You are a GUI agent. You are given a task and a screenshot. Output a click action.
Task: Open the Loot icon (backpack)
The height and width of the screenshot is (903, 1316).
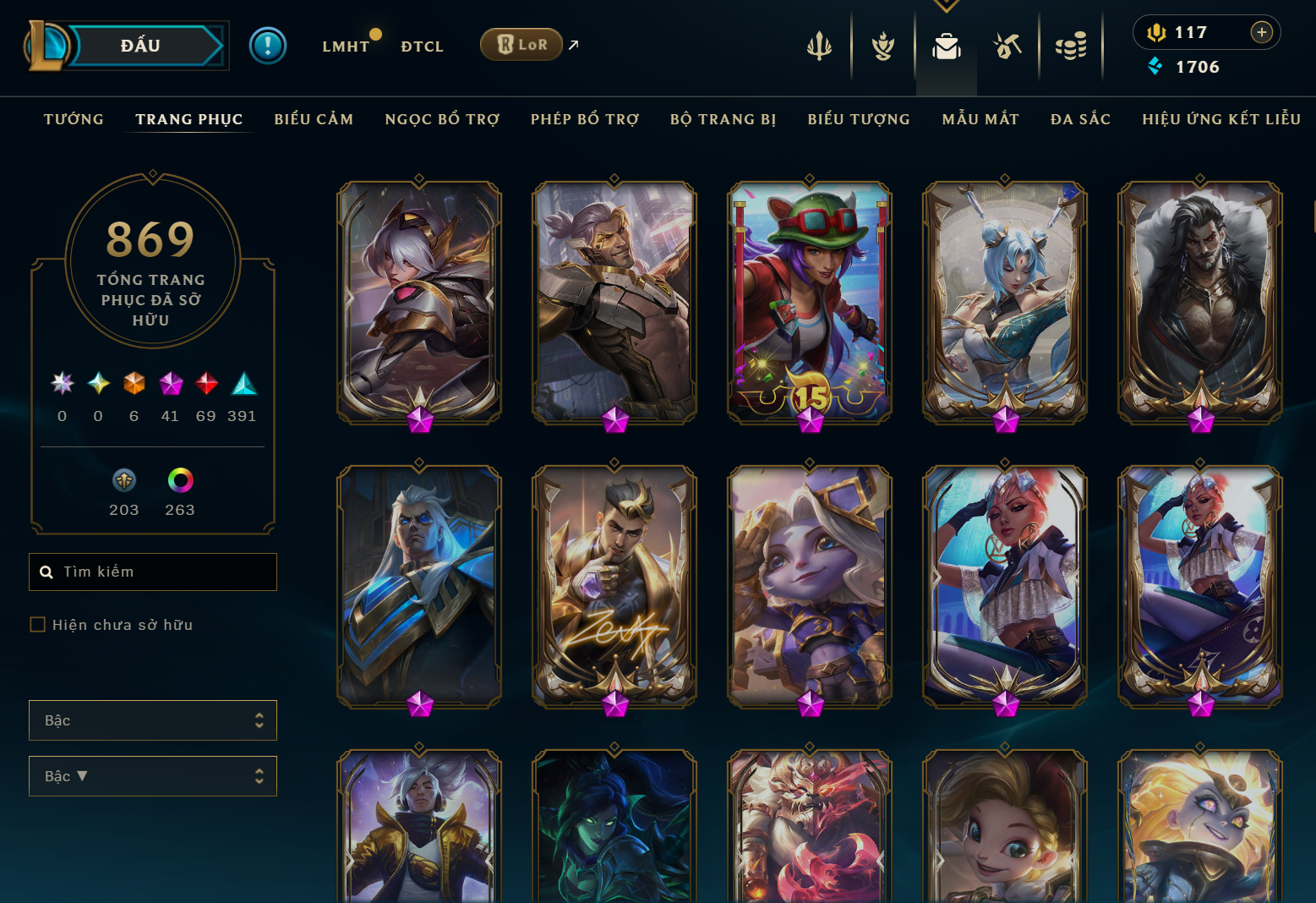[x=947, y=47]
